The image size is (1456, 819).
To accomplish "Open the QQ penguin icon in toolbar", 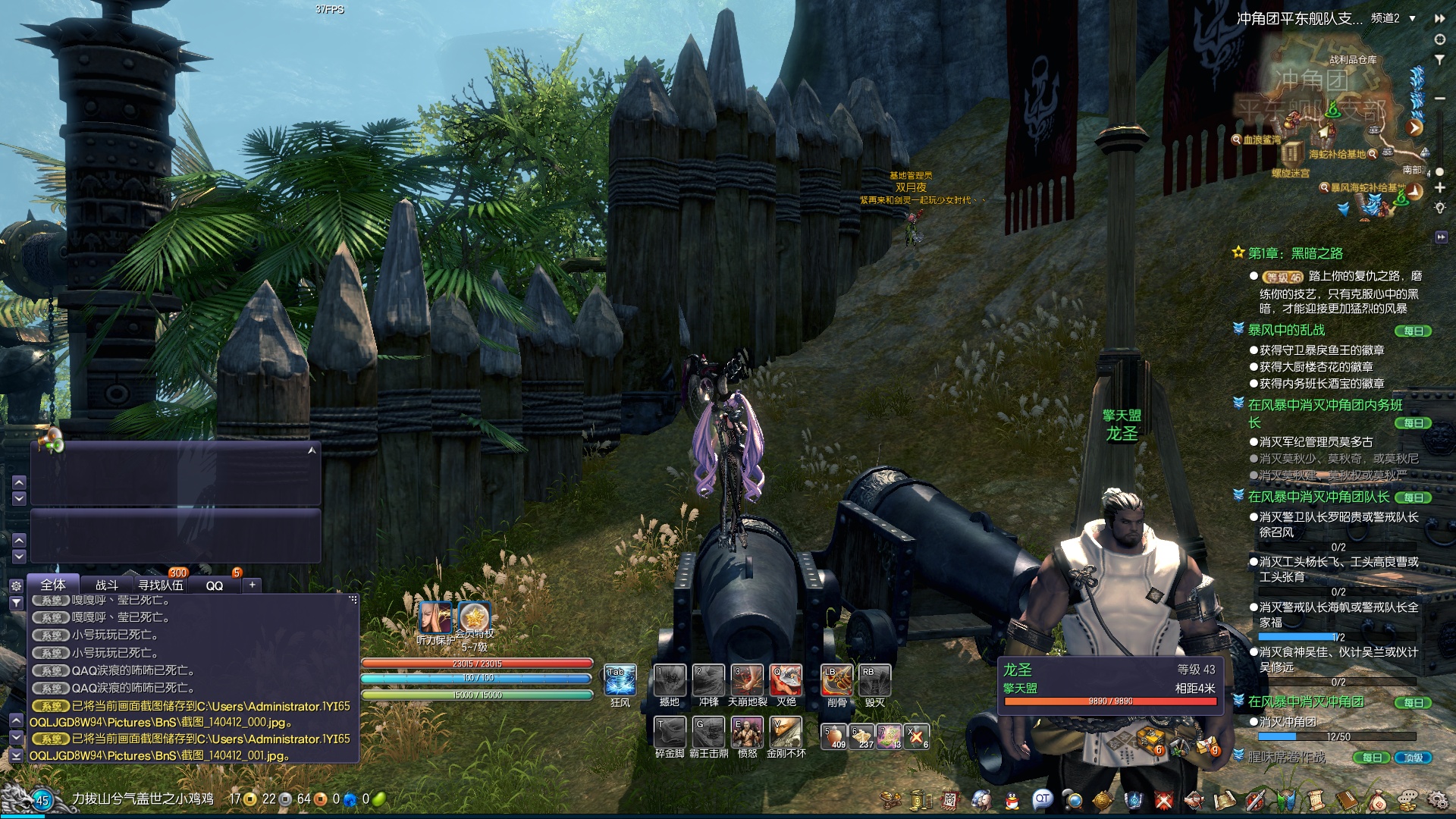I will point(1012,799).
